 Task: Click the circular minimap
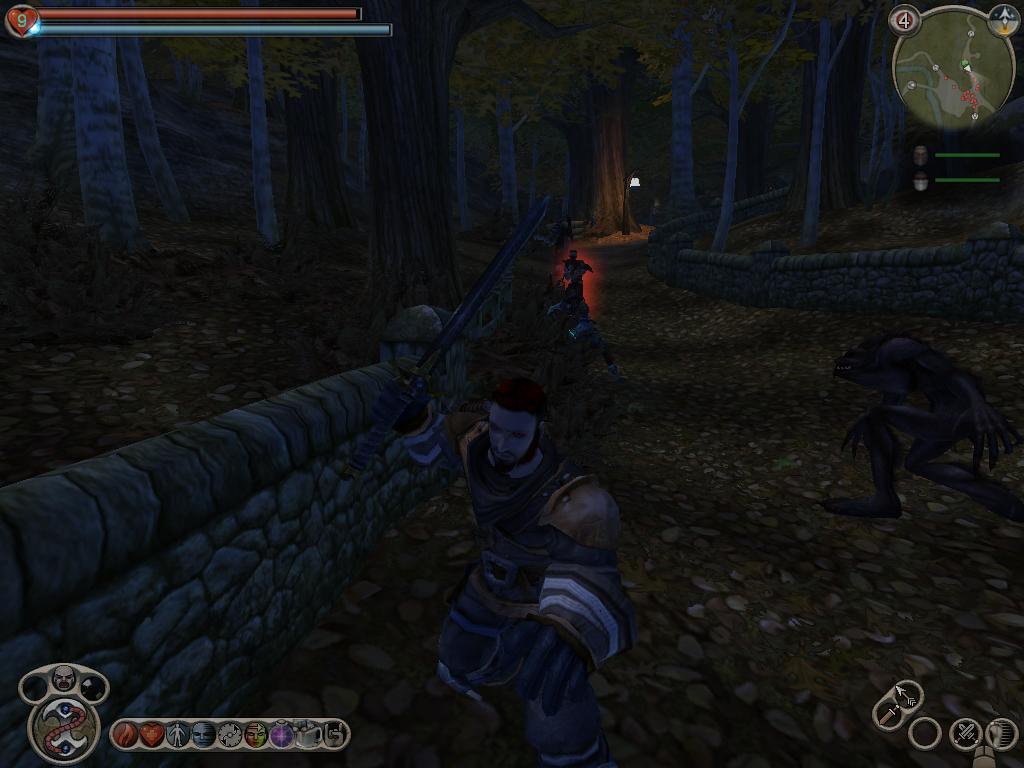953,70
